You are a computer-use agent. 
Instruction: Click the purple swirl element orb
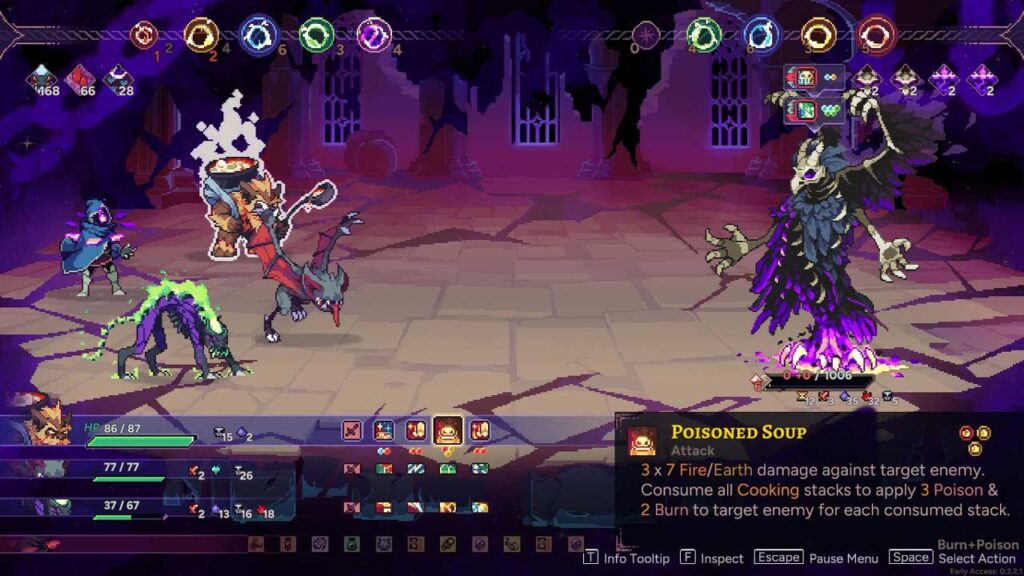(x=374, y=35)
